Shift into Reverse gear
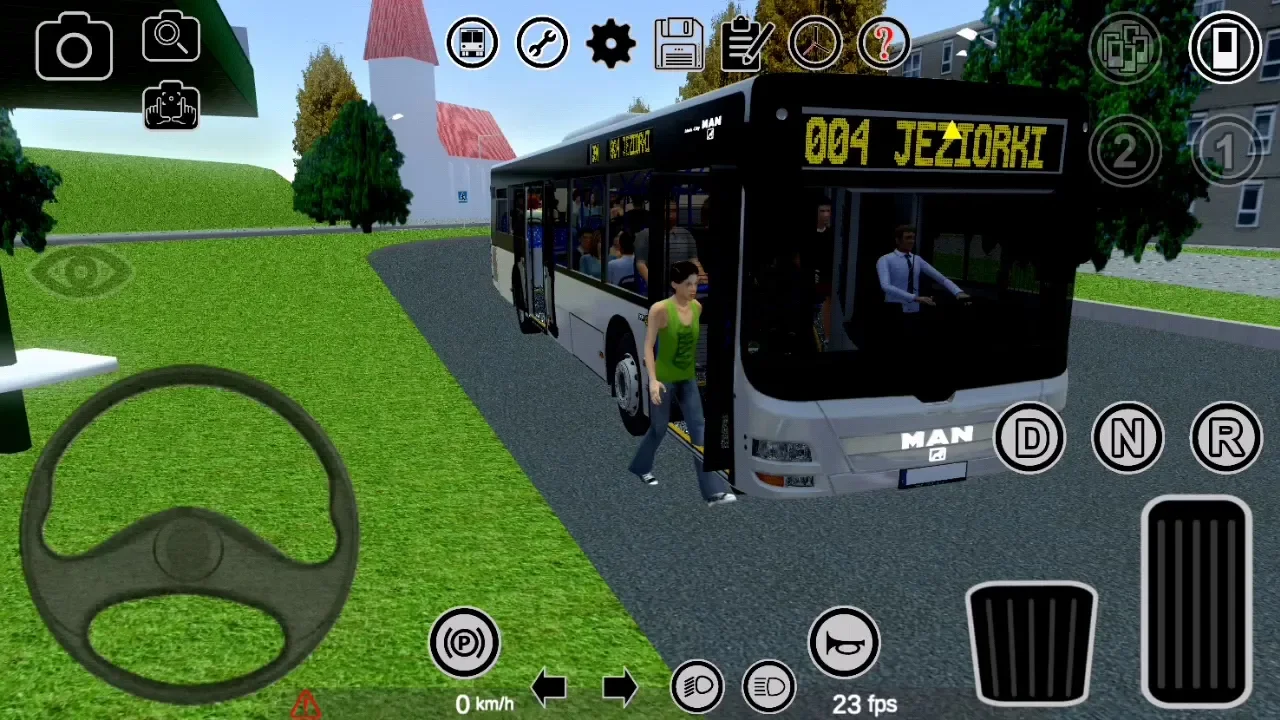 [1226, 437]
